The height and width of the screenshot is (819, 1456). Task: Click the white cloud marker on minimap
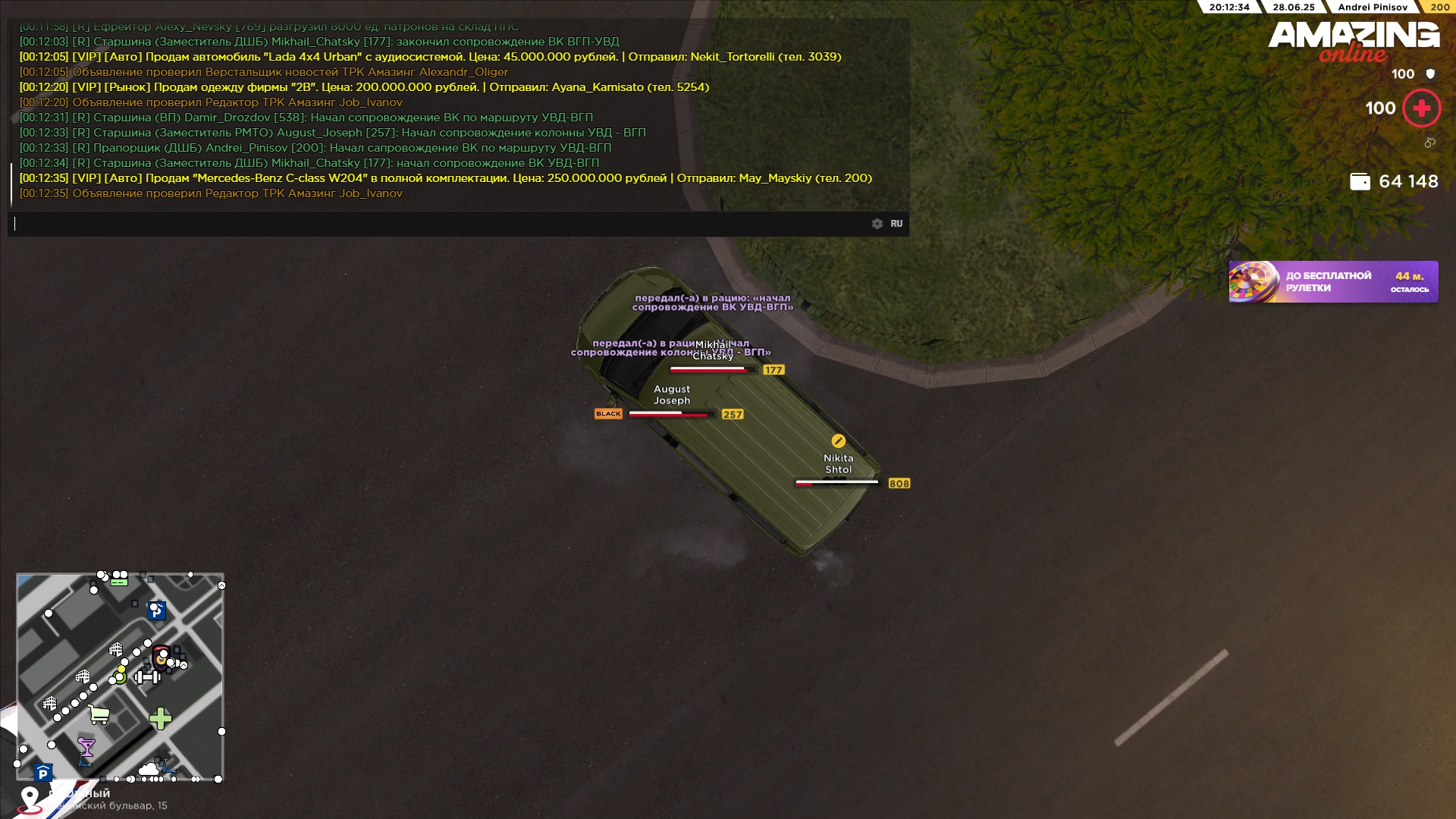pos(149,770)
